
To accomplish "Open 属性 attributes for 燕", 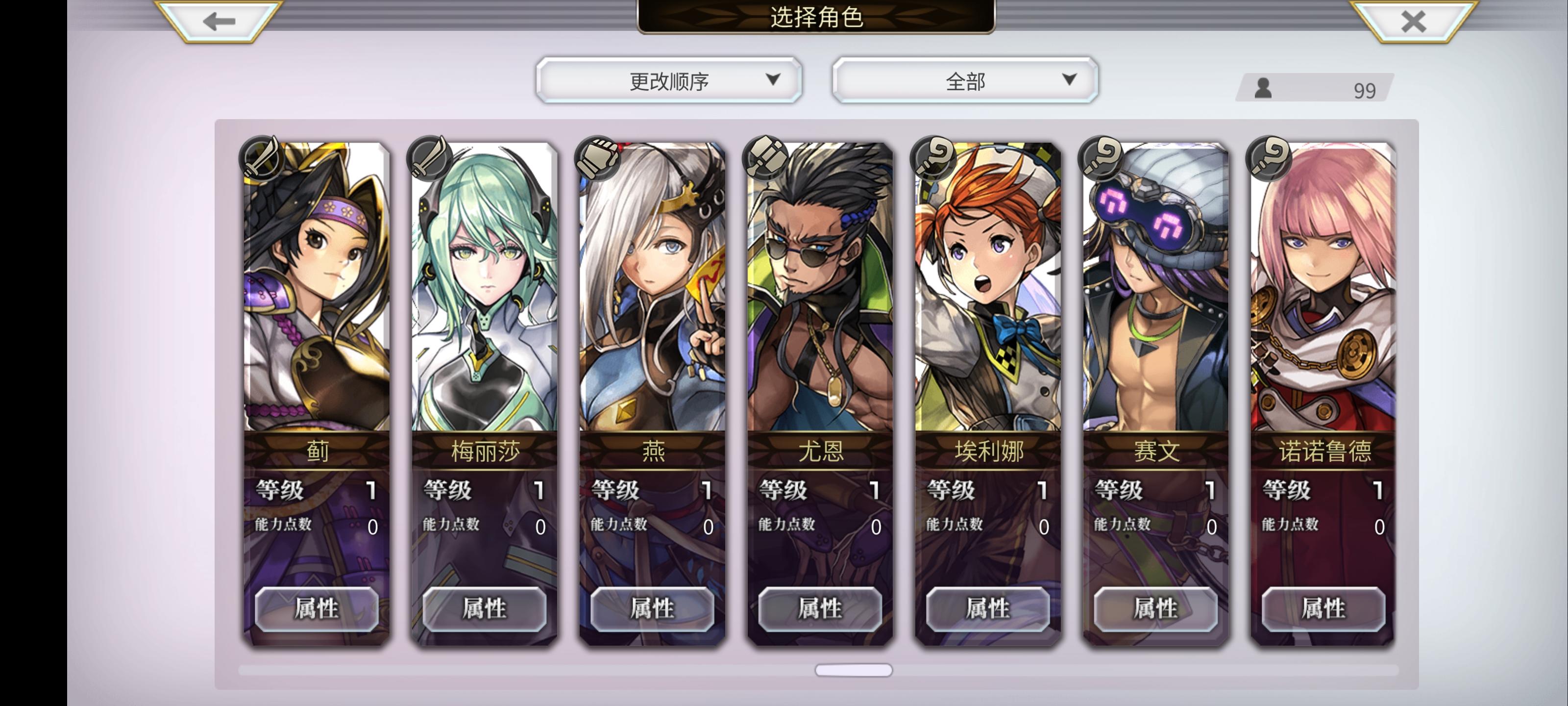I will (651, 609).
